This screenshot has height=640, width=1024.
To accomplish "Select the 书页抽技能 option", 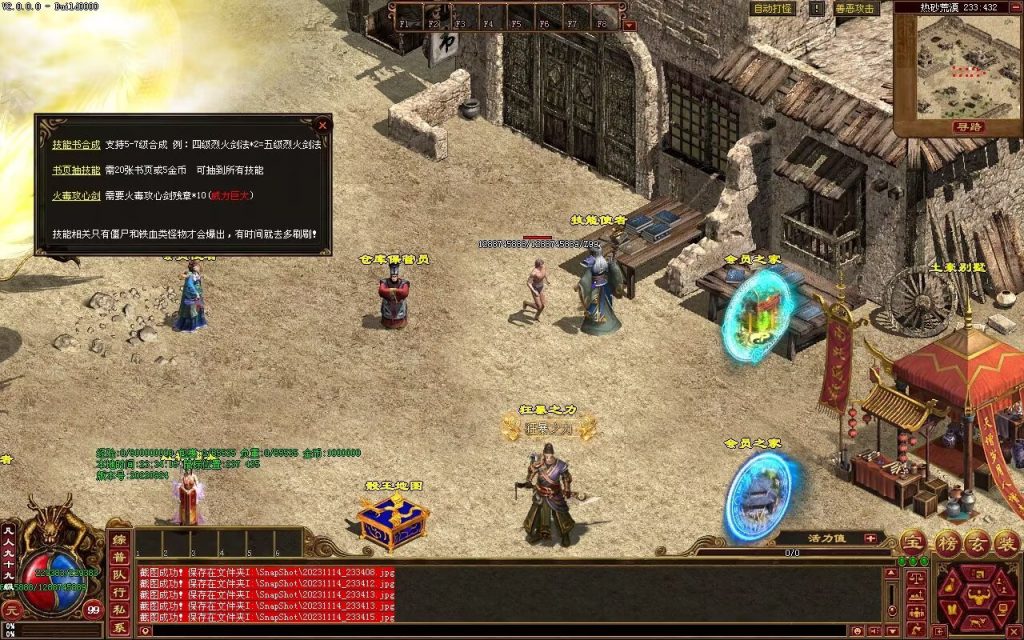I will pyautogui.click(x=76, y=170).
